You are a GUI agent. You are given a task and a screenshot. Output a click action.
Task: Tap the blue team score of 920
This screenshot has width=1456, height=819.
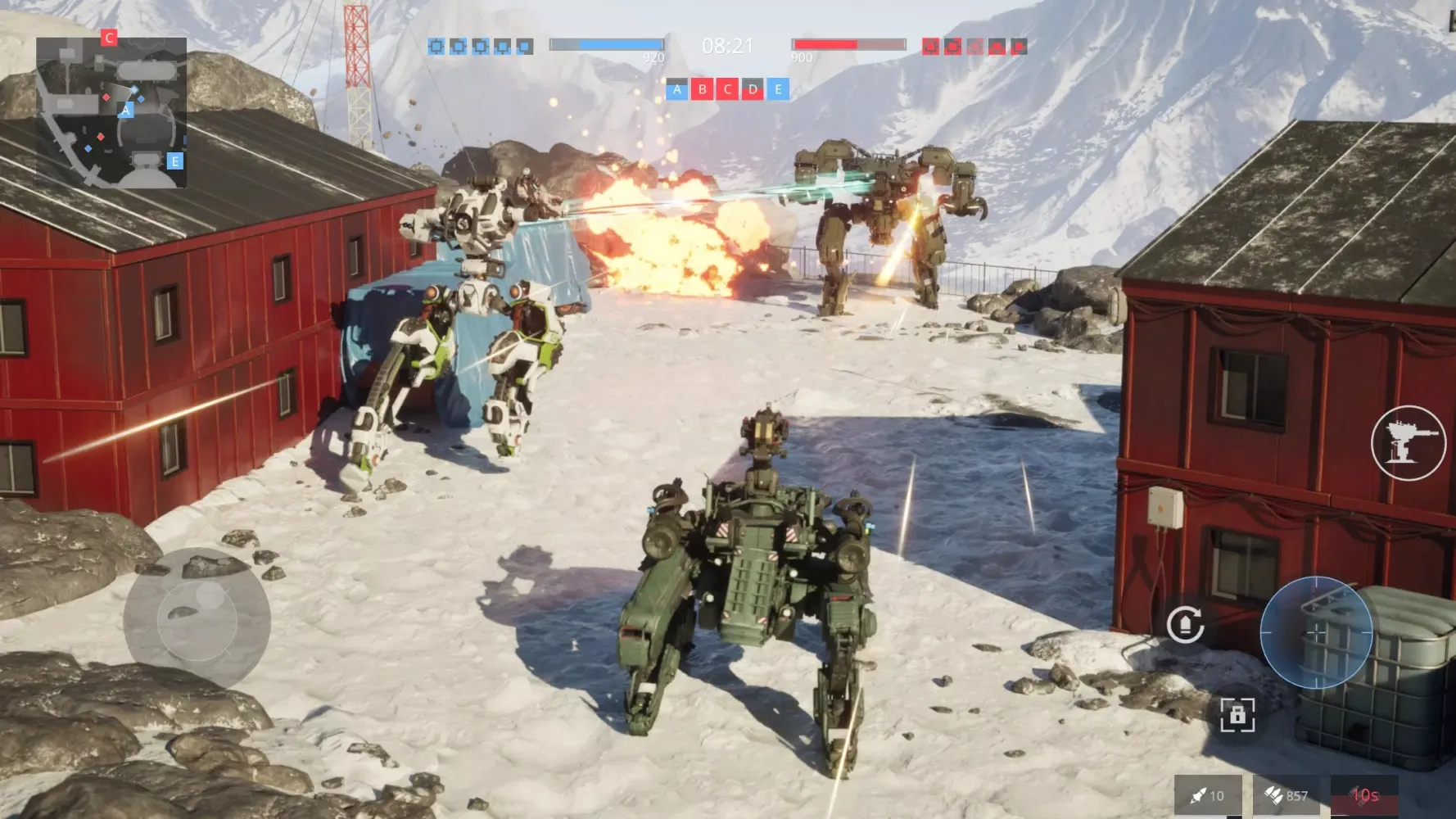click(606, 45)
